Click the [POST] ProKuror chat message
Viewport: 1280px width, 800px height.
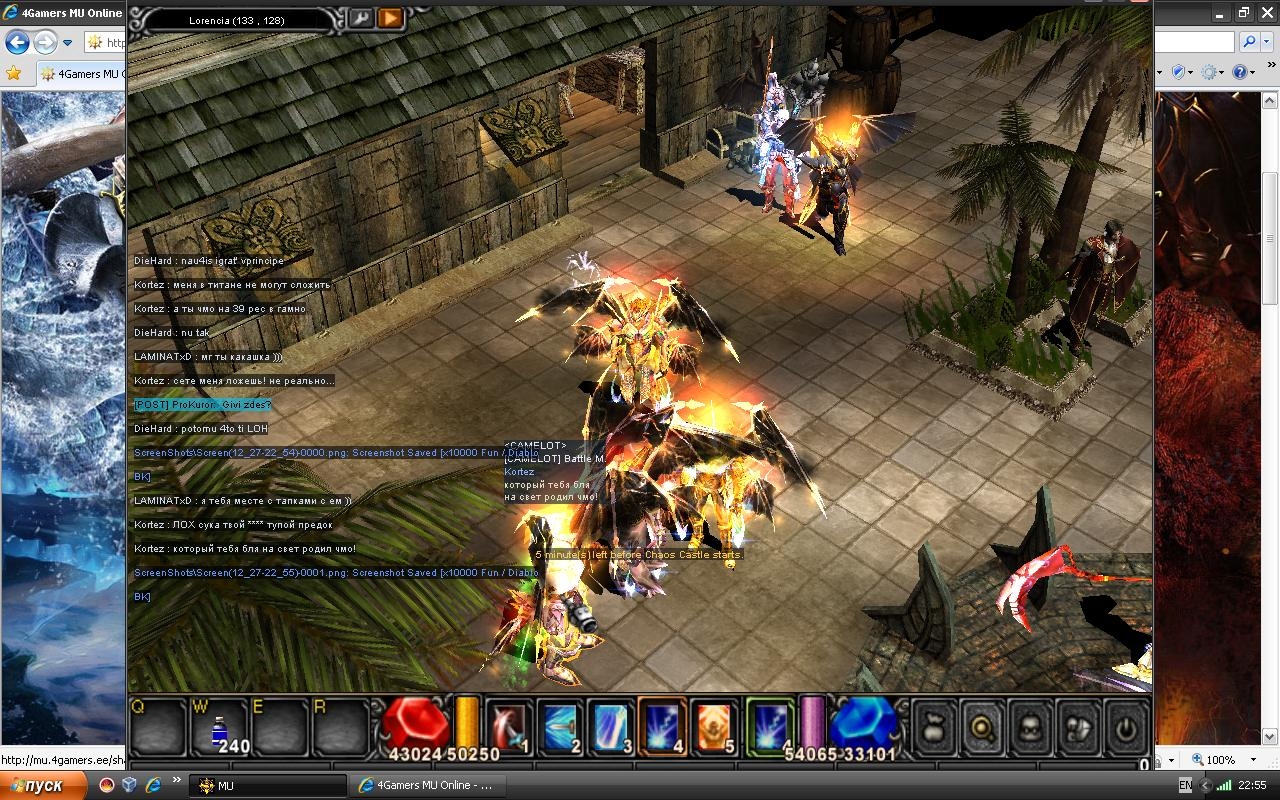click(x=202, y=405)
